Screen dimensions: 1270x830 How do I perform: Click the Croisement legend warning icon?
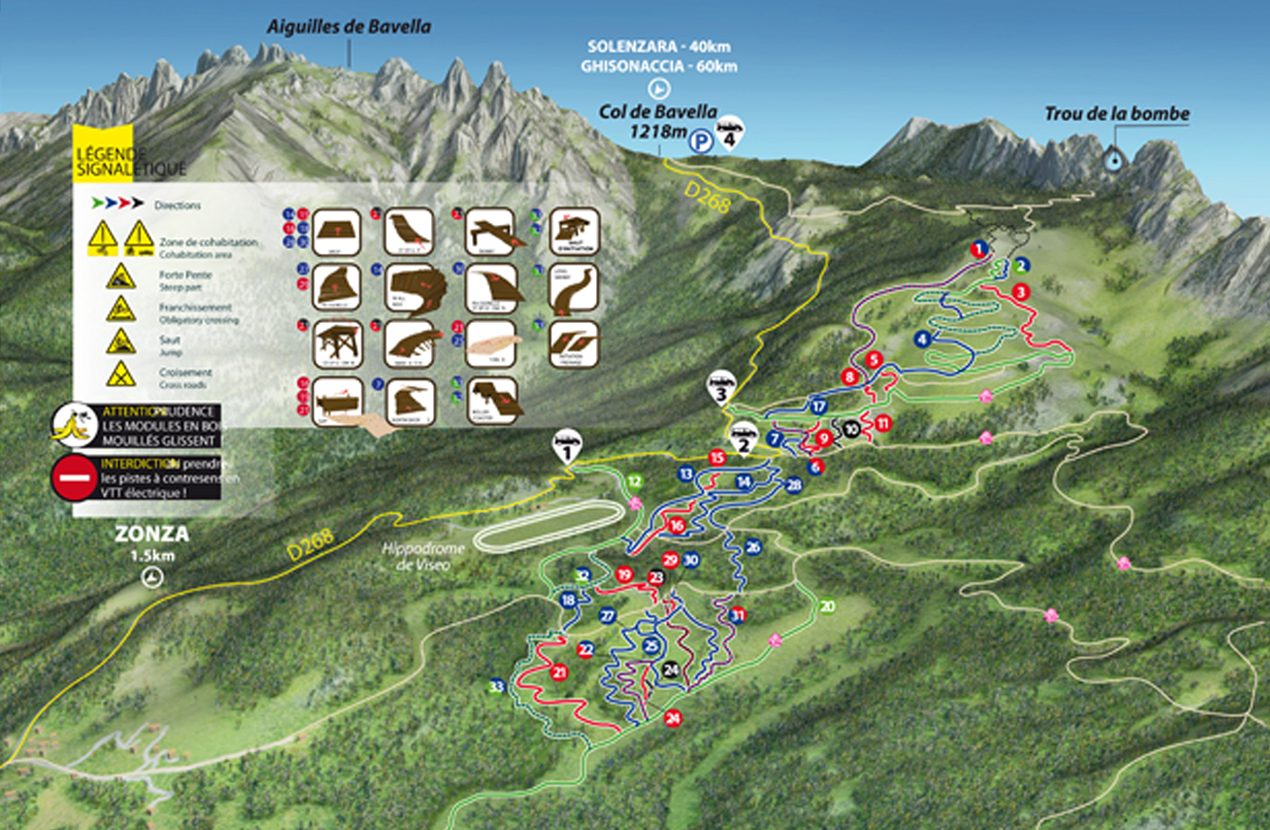point(121,374)
